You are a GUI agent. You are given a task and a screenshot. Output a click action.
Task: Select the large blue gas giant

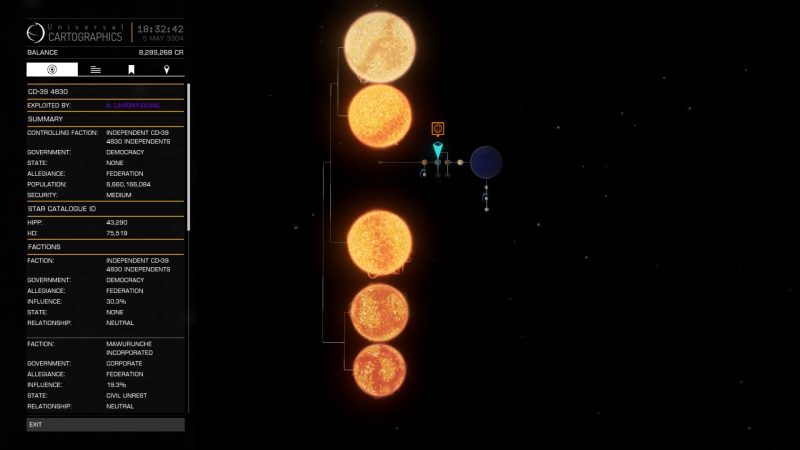(486, 161)
